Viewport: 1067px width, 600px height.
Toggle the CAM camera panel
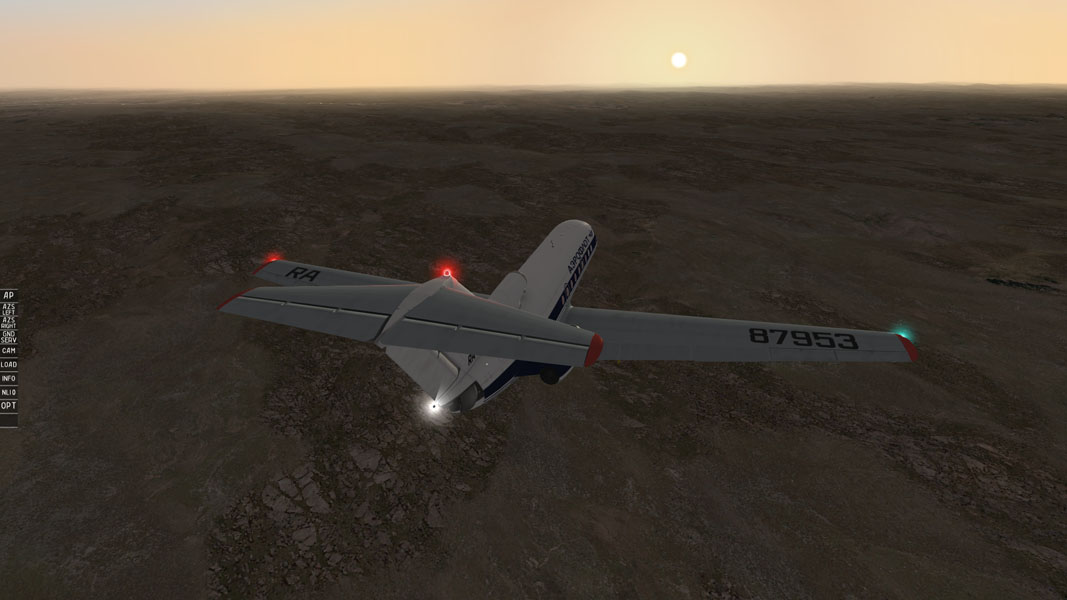coord(8,351)
